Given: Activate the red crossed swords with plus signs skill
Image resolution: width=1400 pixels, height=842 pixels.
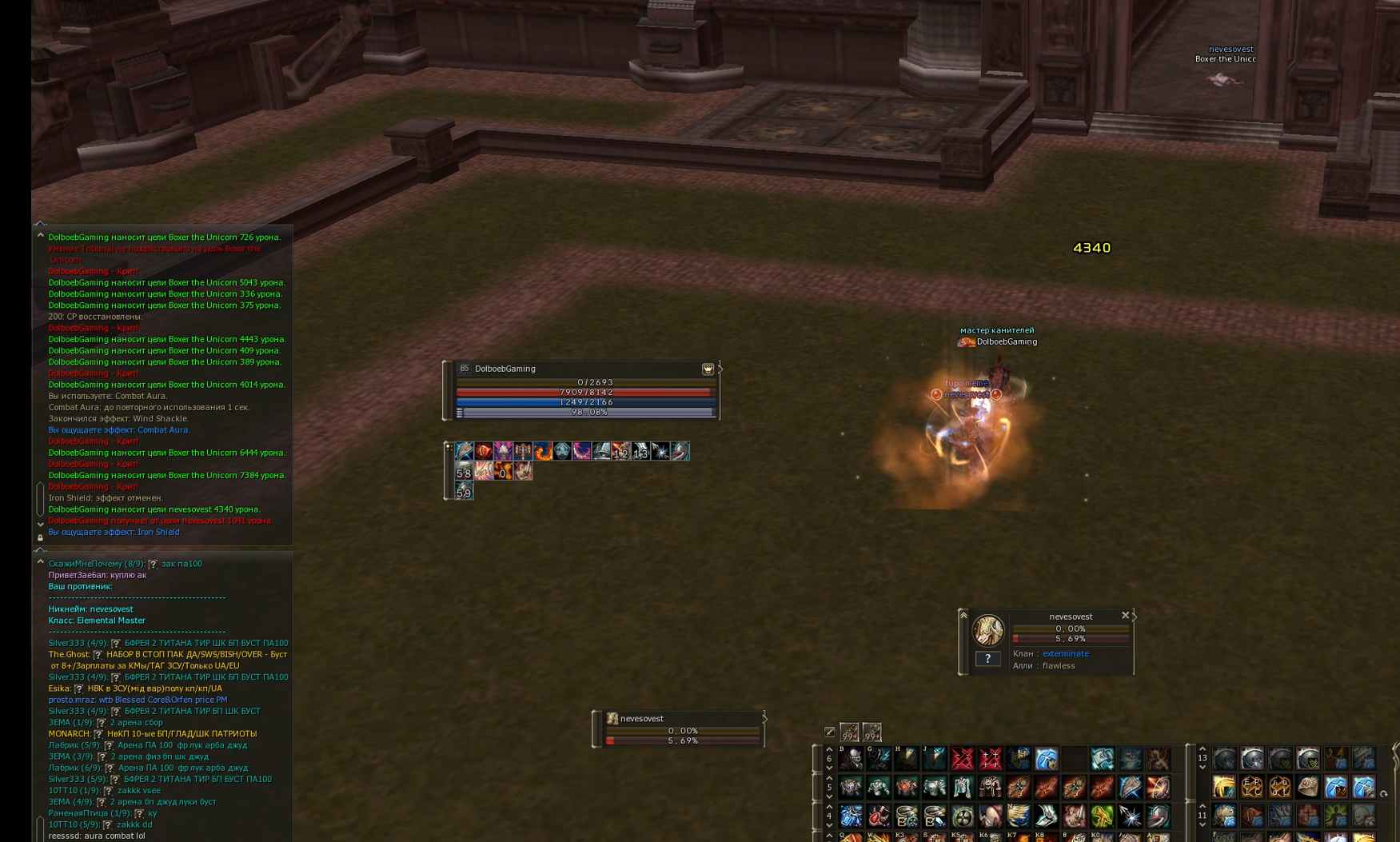Looking at the screenshot, I should pyautogui.click(x=991, y=759).
